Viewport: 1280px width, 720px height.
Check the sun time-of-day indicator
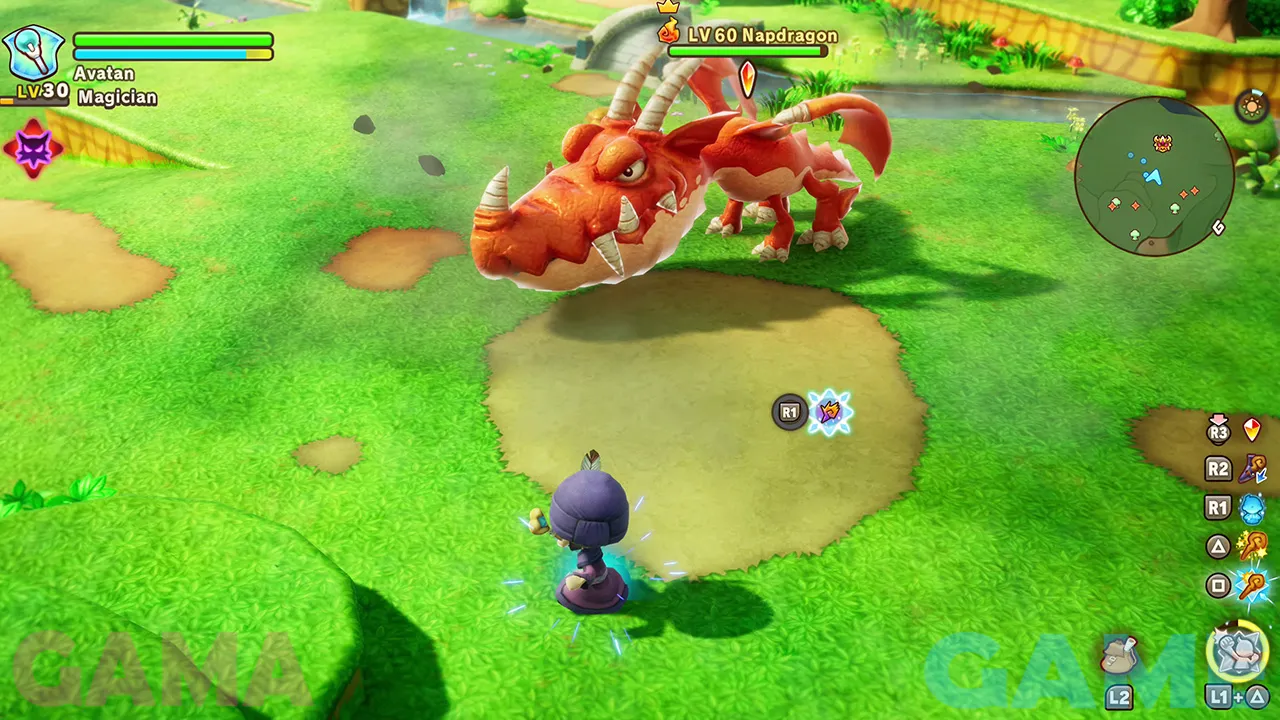(1251, 106)
